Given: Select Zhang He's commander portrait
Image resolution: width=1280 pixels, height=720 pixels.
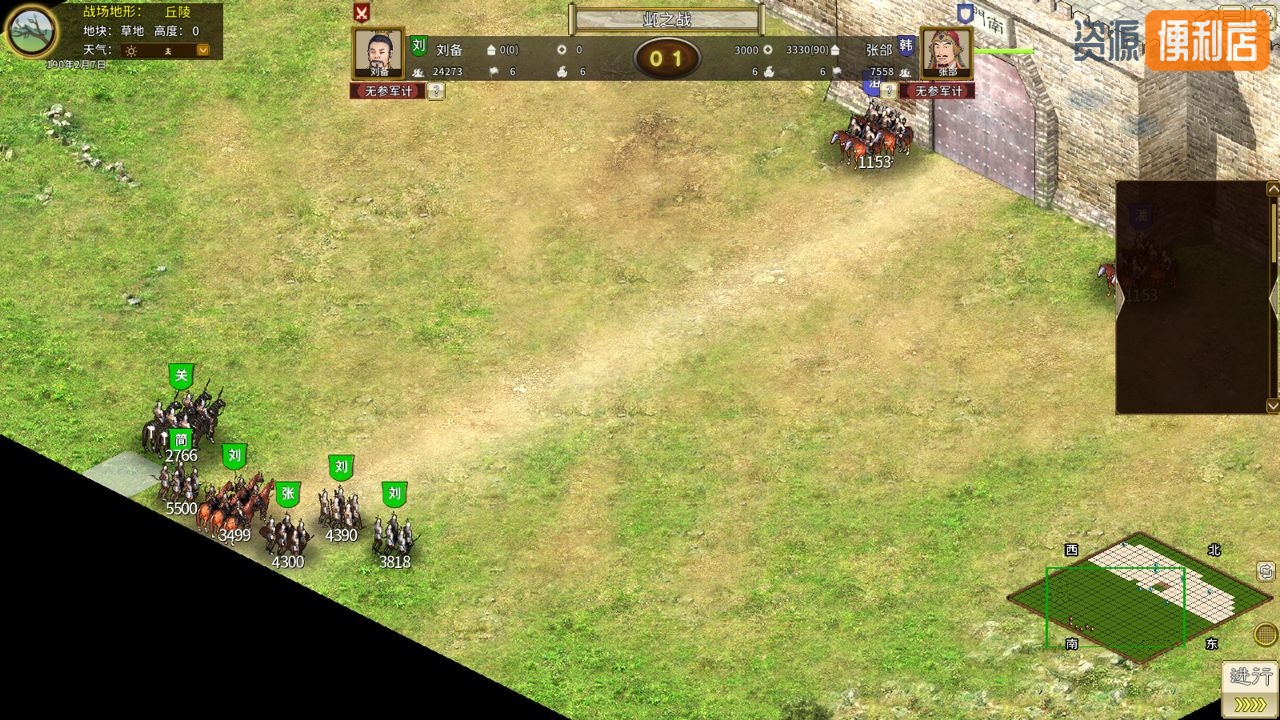Looking at the screenshot, I should 947,53.
